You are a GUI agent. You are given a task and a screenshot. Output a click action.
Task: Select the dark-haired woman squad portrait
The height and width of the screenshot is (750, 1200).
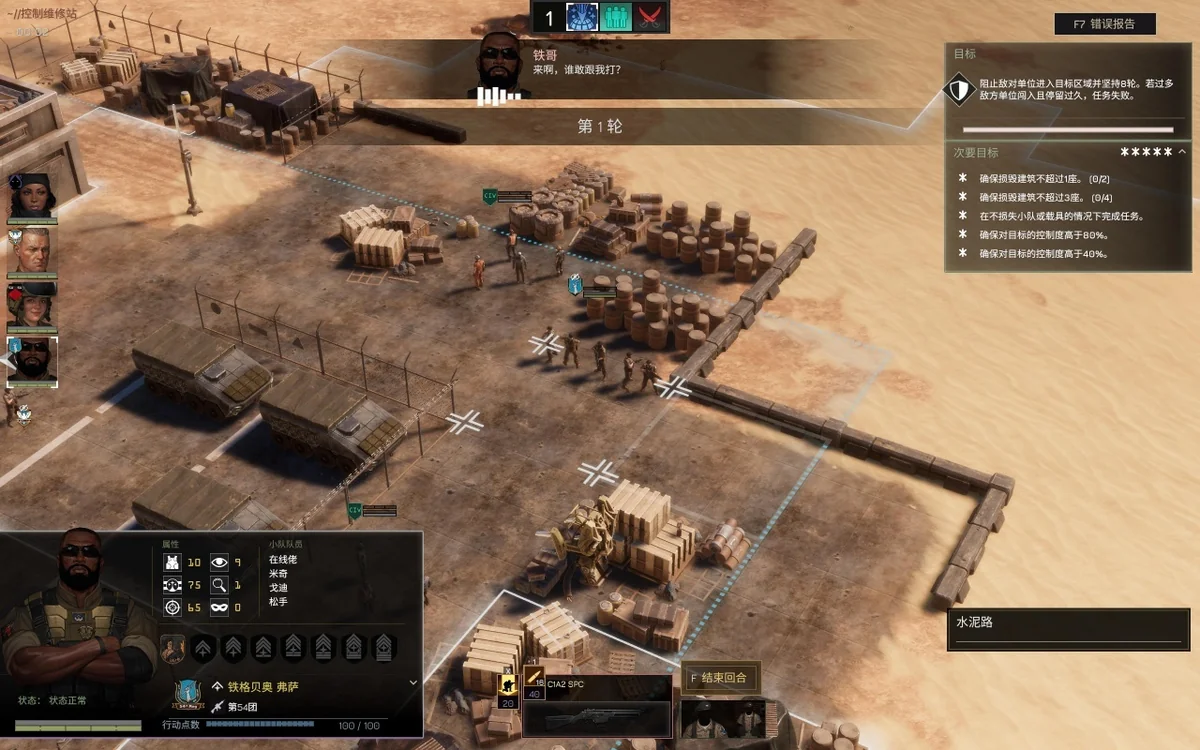32,196
